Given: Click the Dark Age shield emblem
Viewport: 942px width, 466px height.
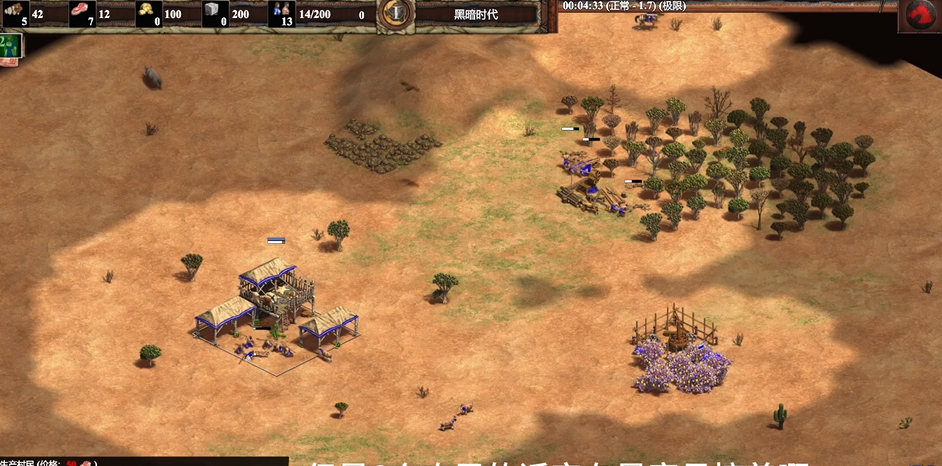Looking at the screenshot, I should (x=397, y=13).
